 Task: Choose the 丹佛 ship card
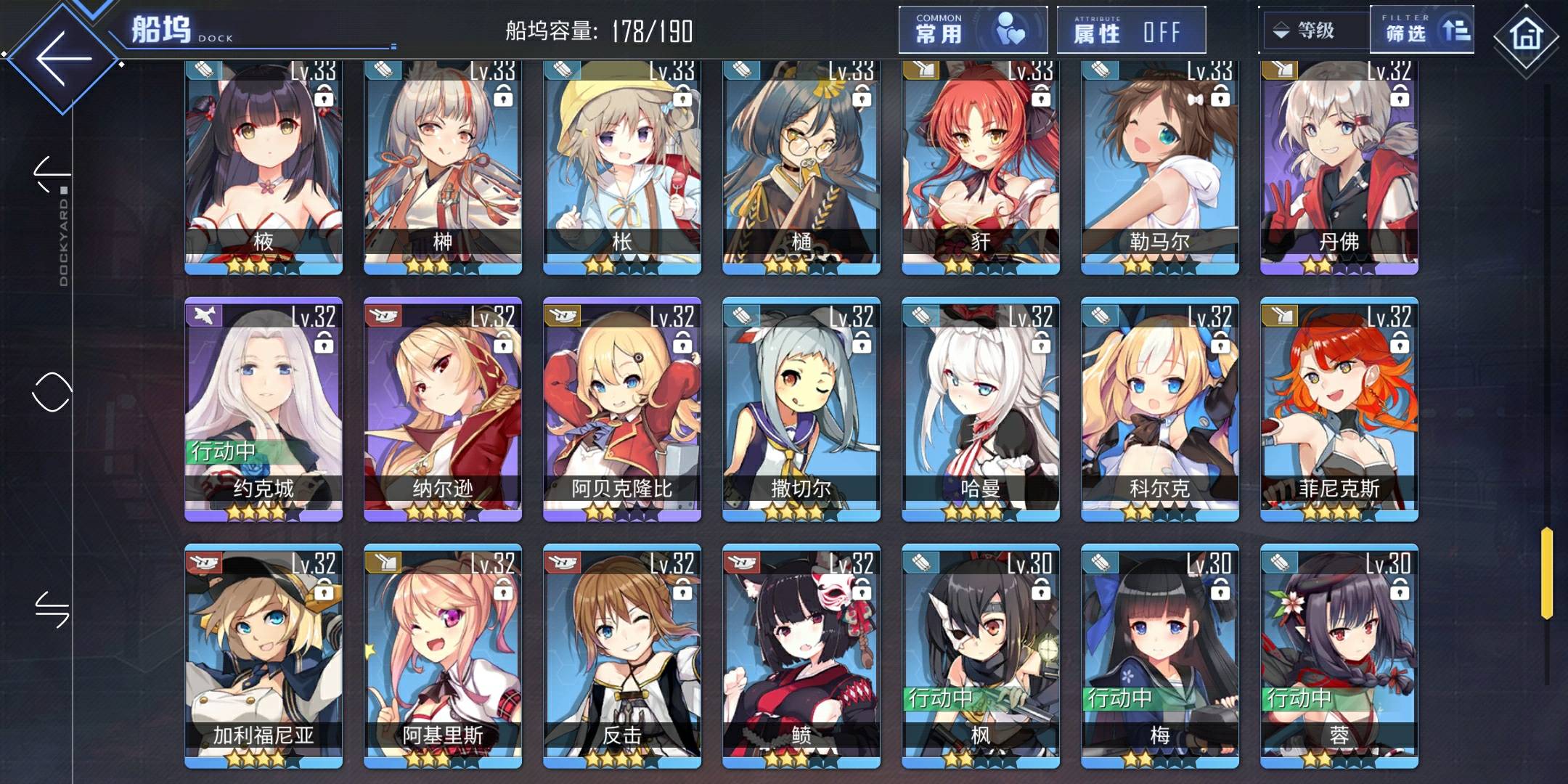point(1339,167)
